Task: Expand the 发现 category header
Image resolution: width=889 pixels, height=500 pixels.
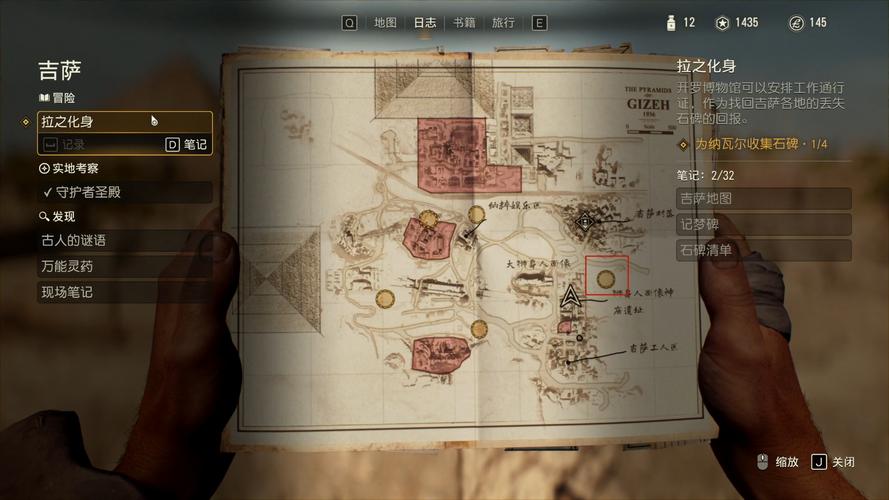Action: point(57,216)
